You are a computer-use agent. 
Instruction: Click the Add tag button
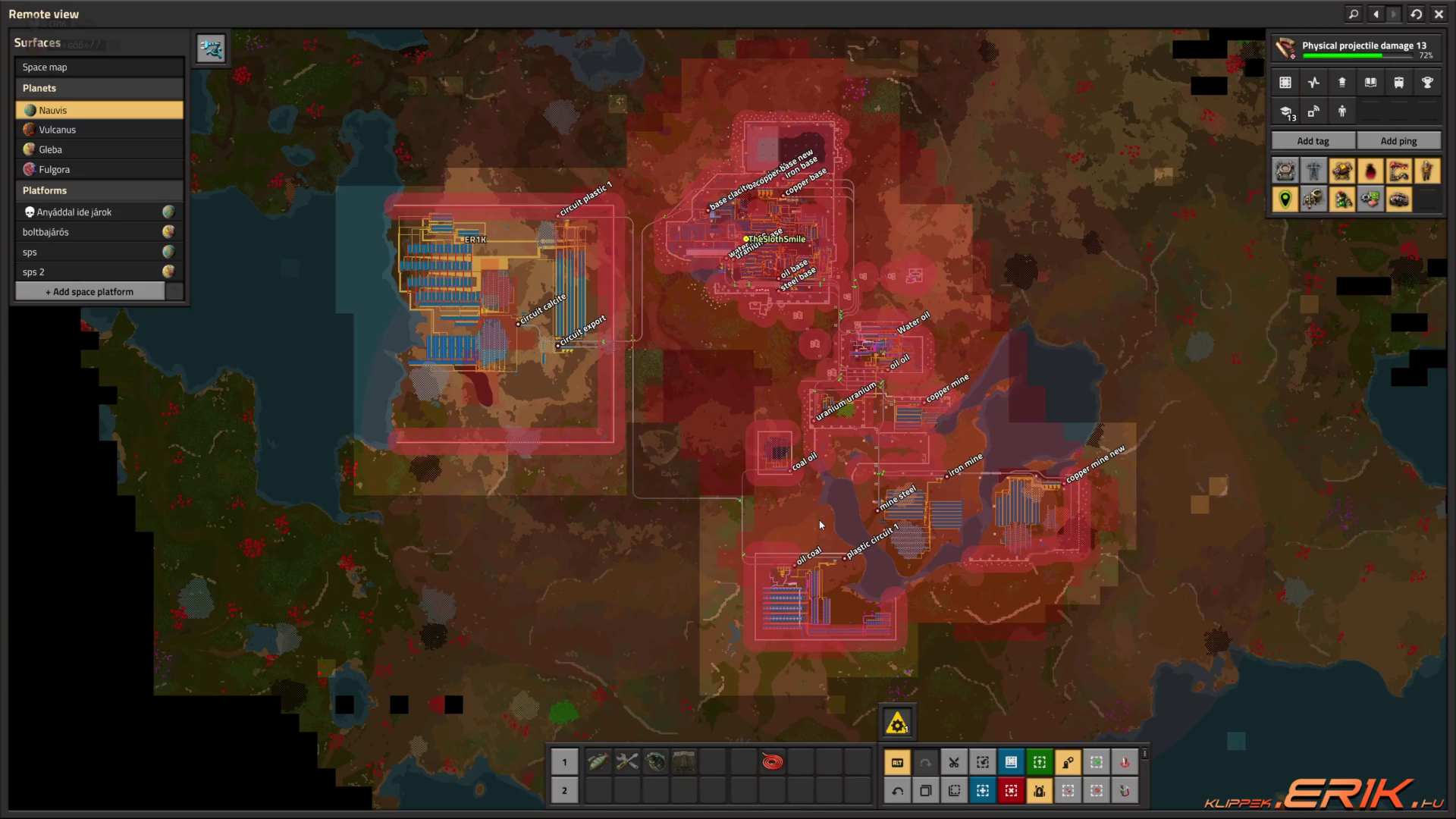pyautogui.click(x=1313, y=141)
